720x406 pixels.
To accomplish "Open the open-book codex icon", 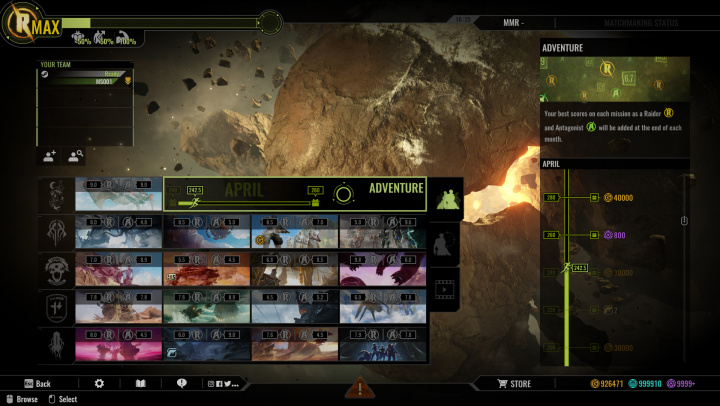I will (x=140, y=383).
